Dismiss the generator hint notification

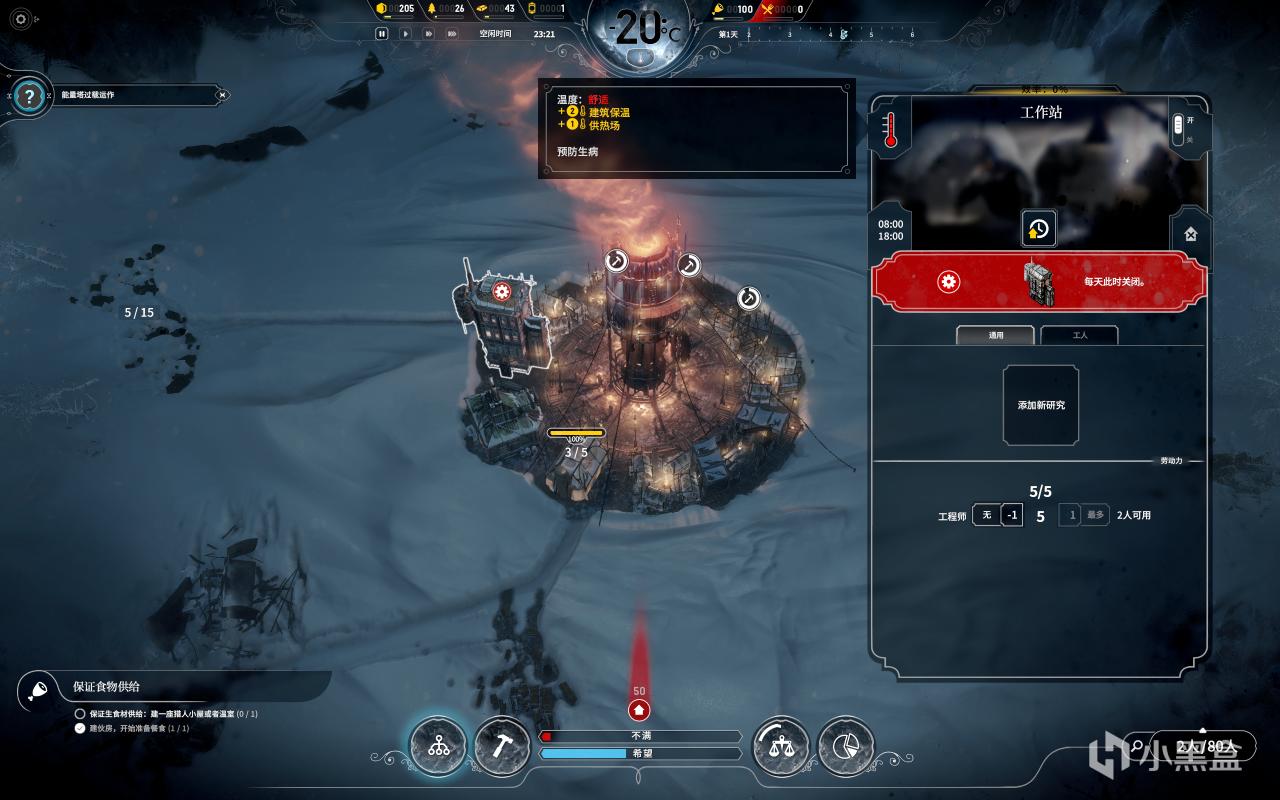point(222,95)
